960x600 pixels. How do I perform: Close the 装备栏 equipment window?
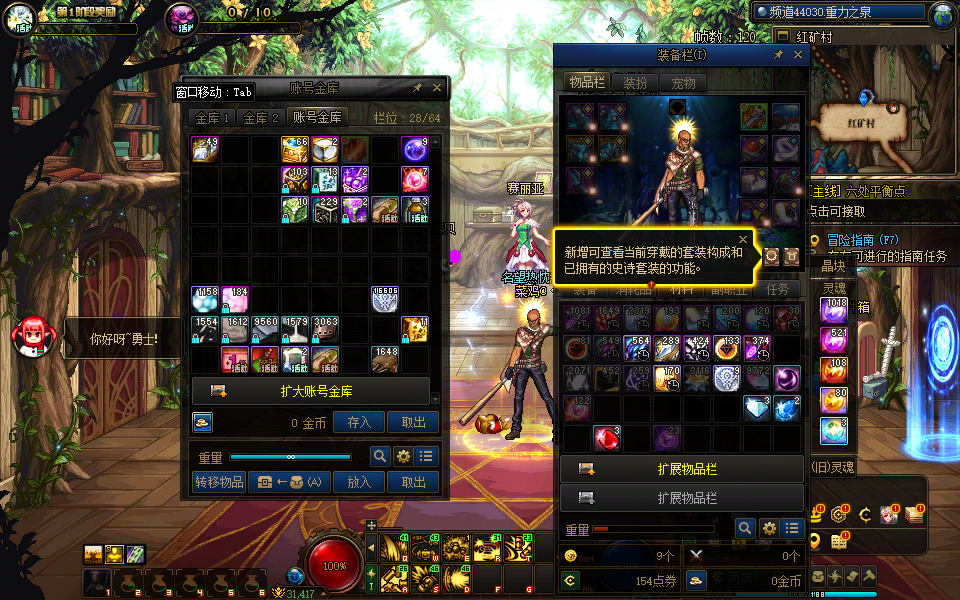[798, 56]
